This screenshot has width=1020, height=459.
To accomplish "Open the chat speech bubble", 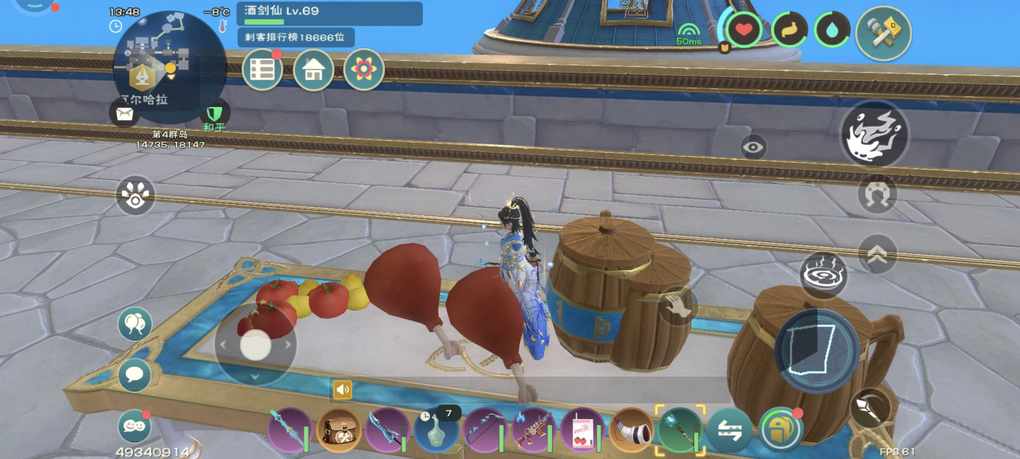I will coord(135,375).
